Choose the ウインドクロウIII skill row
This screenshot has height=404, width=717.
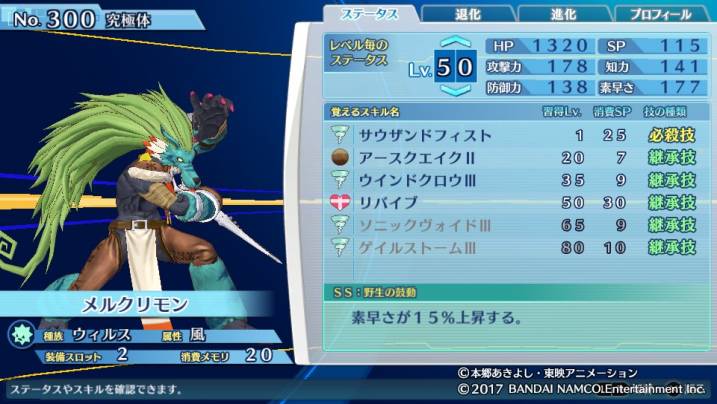[513, 180]
